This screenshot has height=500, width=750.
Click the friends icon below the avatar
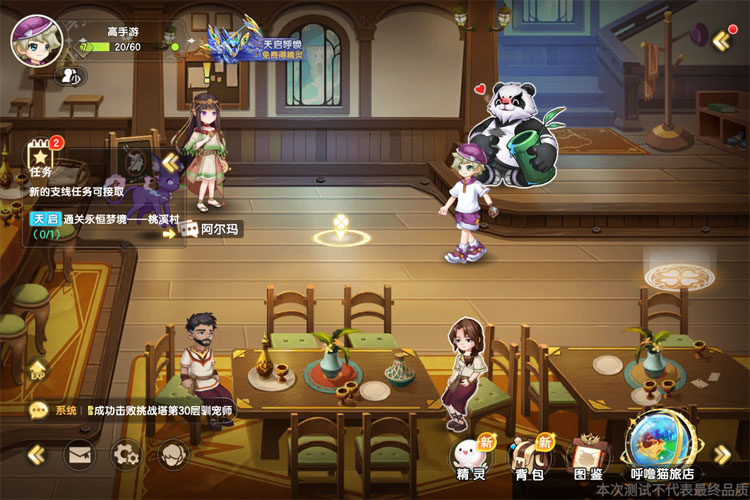pyautogui.click(x=71, y=75)
